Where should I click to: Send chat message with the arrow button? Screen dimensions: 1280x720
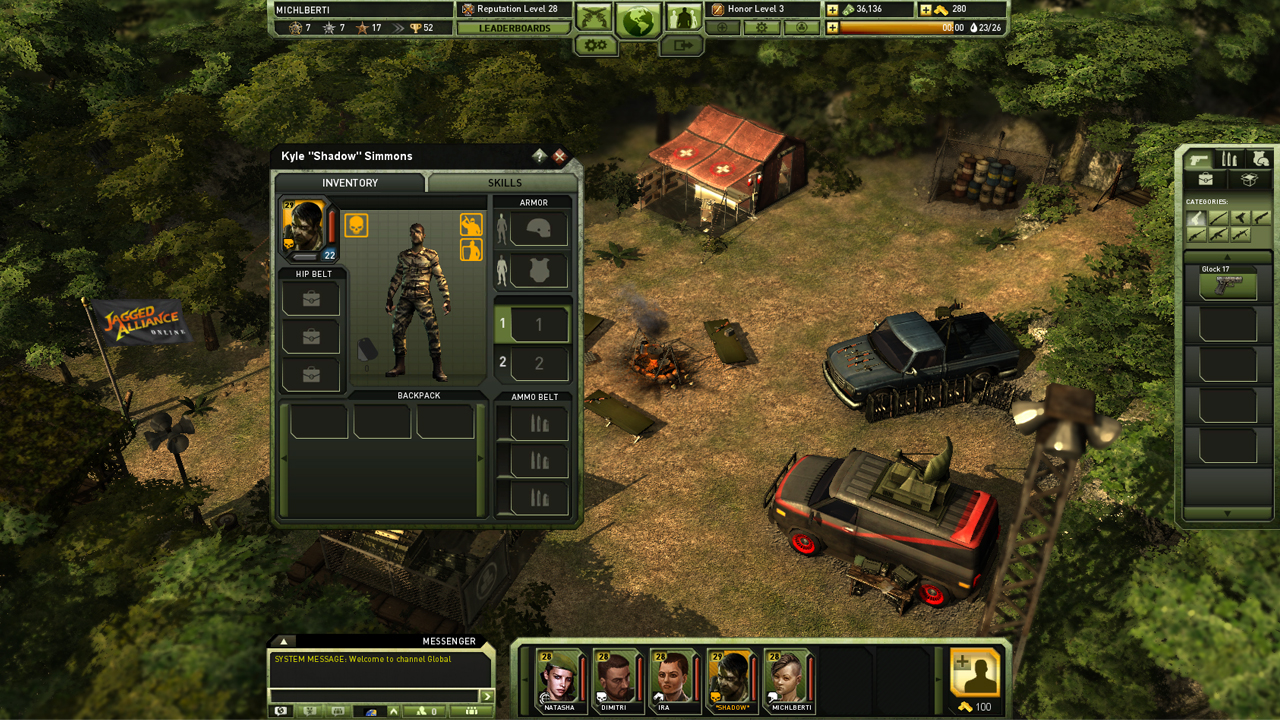pyautogui.click(x=487, y=695)
